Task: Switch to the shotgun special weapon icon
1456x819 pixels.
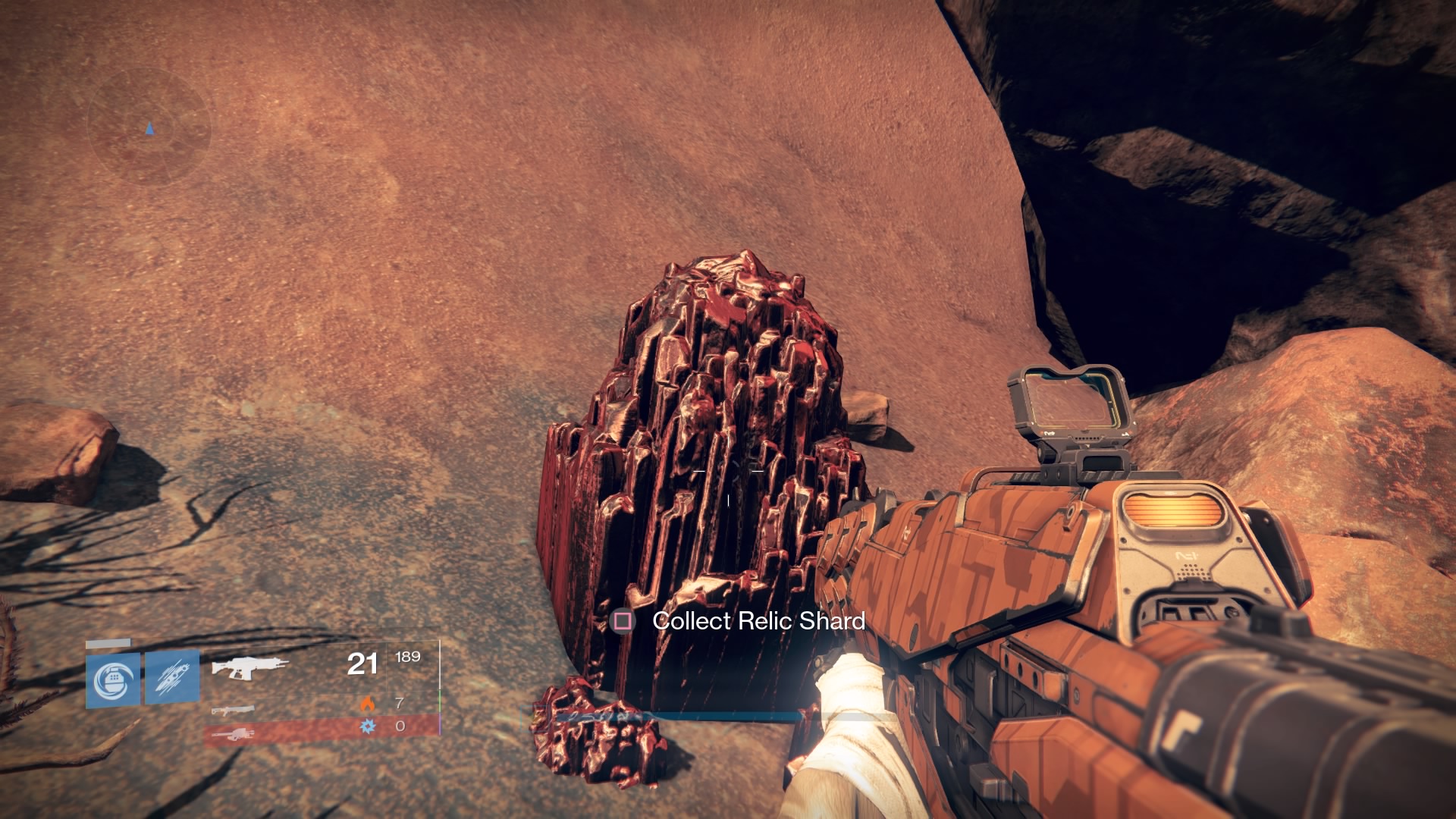Action: tap(233, 711)
